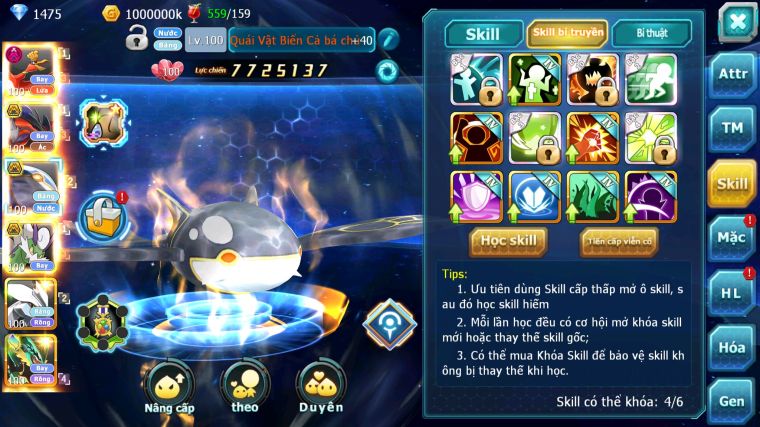Go to the TM side tab
The height and width of the screenshot is (427, 760).
tap(731, 128)
